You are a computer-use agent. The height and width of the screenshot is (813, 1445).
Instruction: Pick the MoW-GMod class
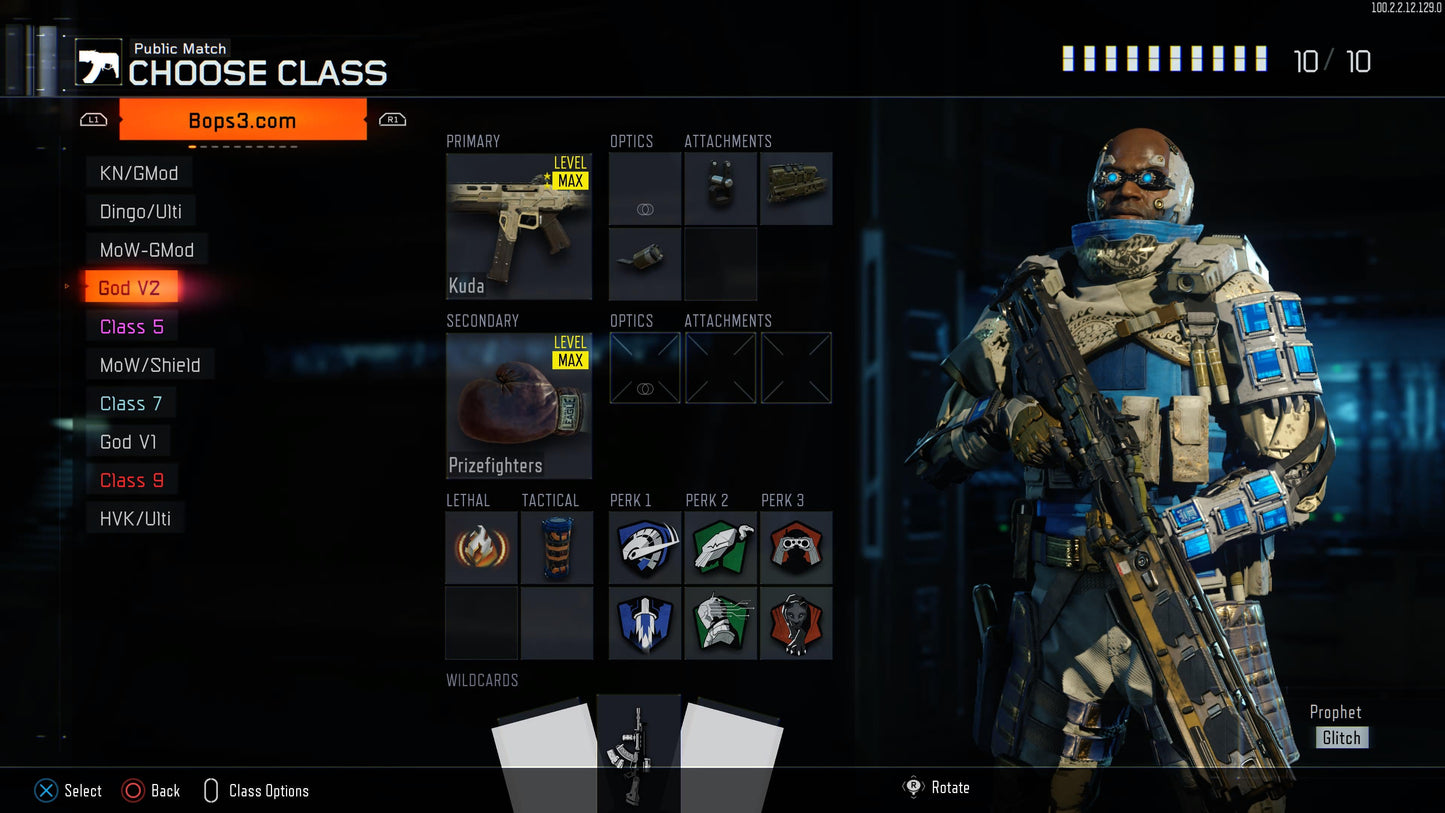pyautogui.click(x=146, y=250)
